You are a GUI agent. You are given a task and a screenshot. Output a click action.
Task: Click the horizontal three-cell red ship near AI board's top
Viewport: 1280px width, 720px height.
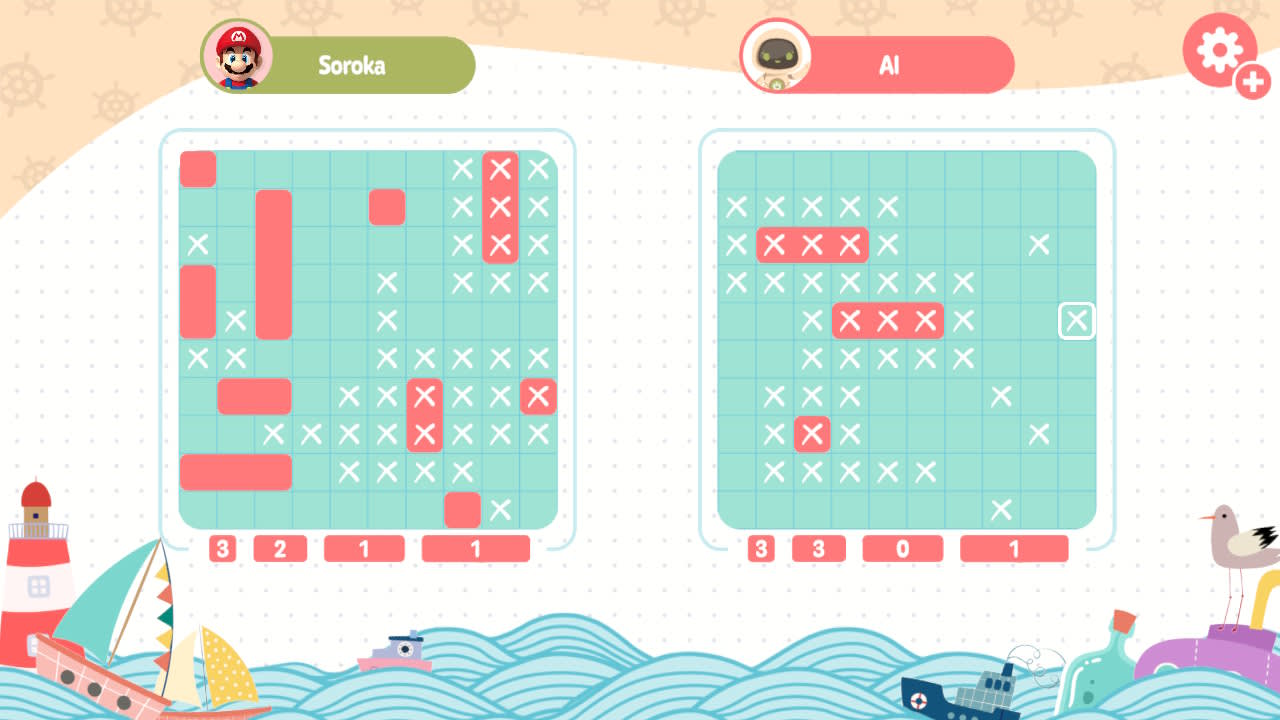point(812,245)
